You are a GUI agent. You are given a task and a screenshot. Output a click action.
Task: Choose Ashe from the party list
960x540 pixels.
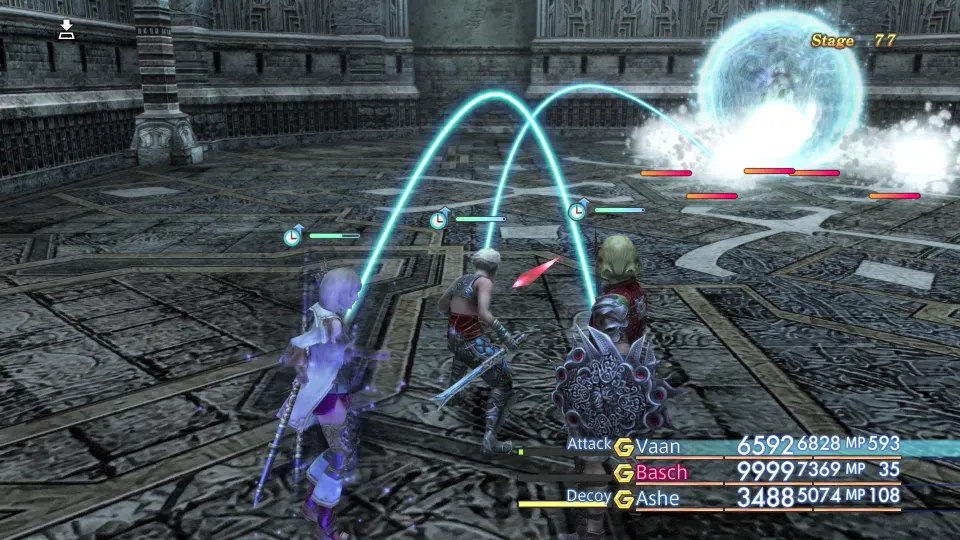pos(657,498)
